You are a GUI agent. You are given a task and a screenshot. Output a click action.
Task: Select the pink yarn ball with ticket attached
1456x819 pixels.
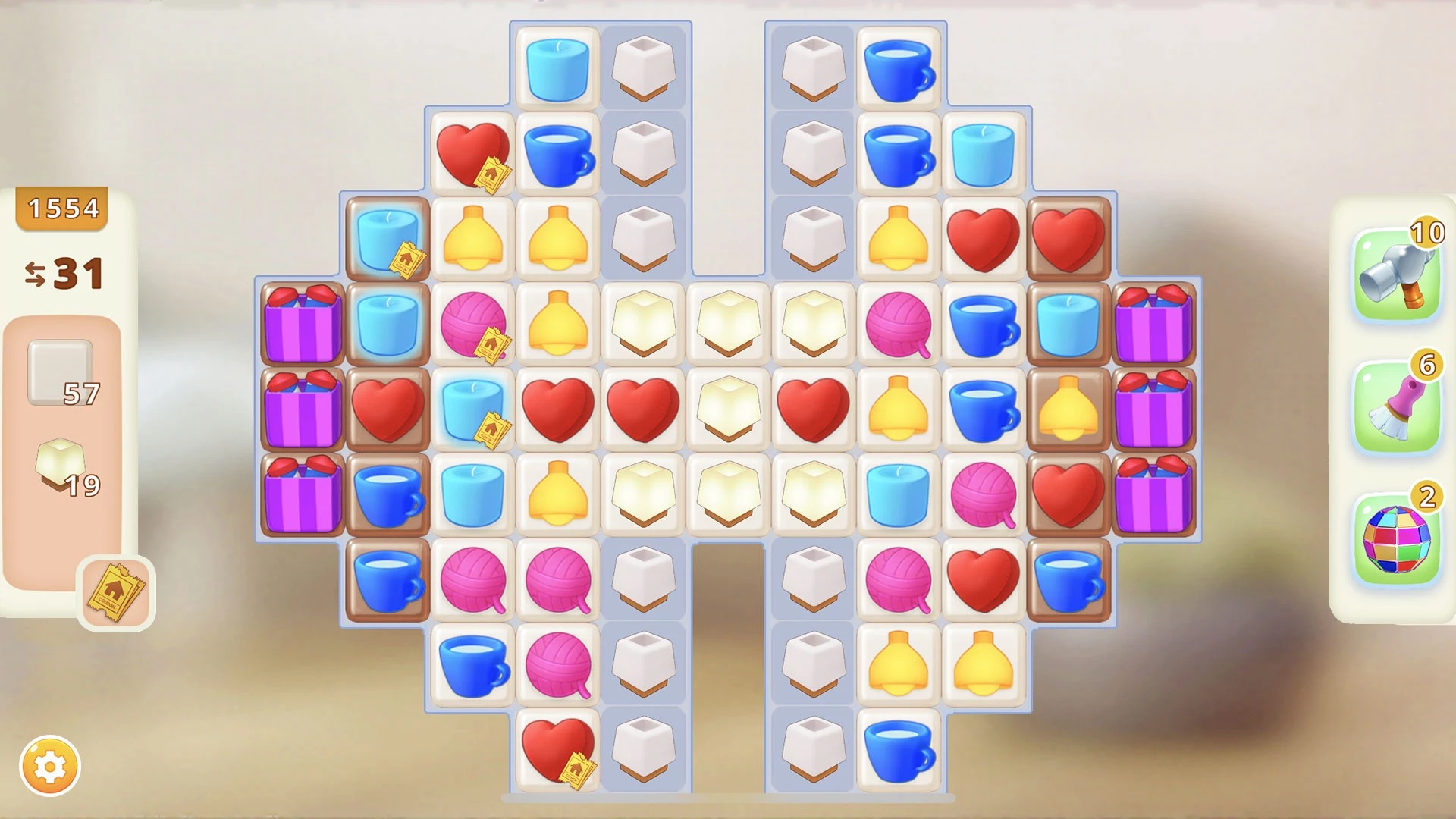472,328
